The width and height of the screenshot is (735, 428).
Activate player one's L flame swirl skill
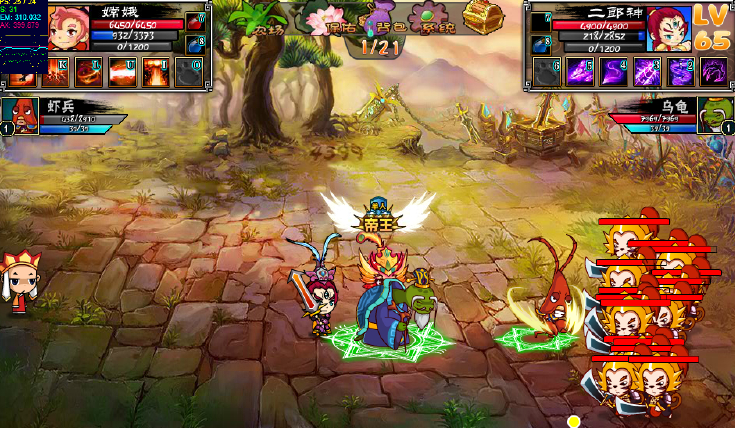[x=88, y=72]
